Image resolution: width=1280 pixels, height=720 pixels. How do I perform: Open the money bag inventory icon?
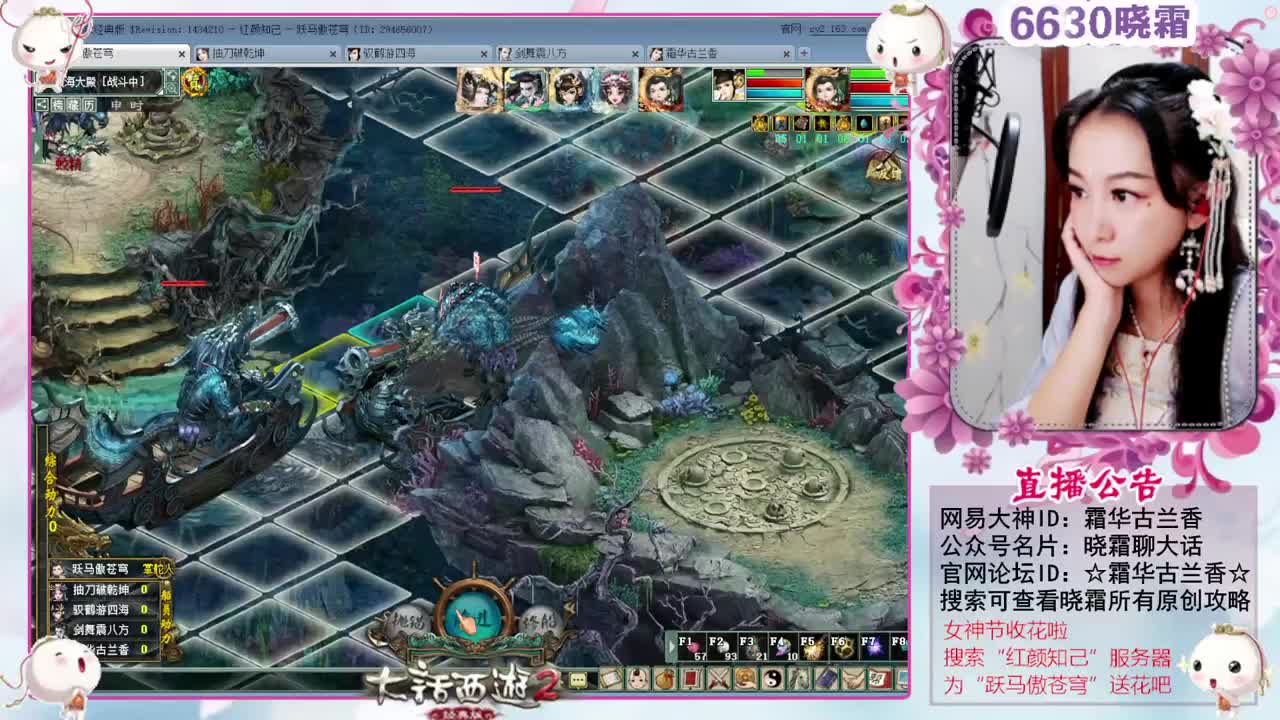pos(664,681)
